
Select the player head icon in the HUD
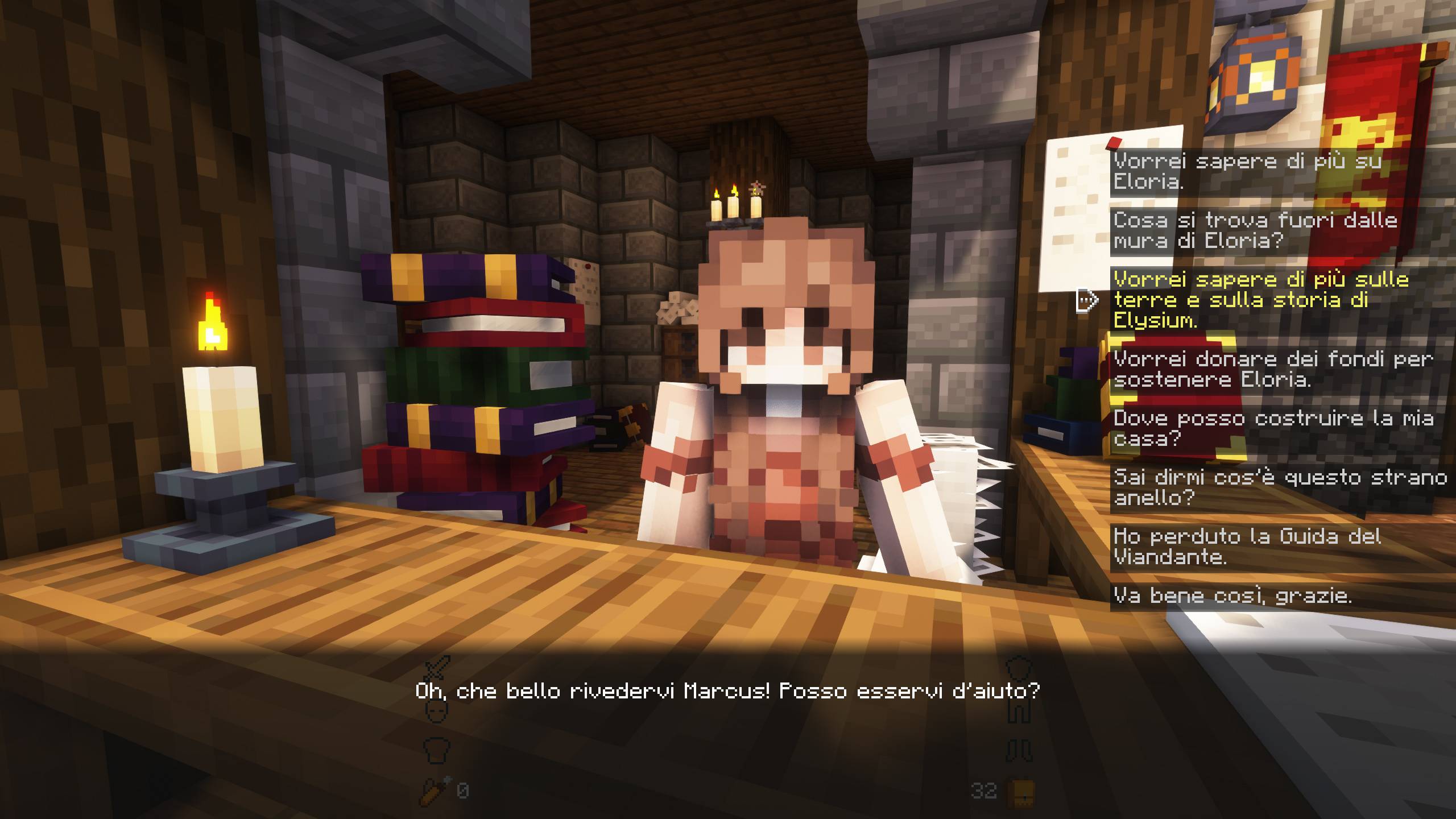tap(436, 712)
